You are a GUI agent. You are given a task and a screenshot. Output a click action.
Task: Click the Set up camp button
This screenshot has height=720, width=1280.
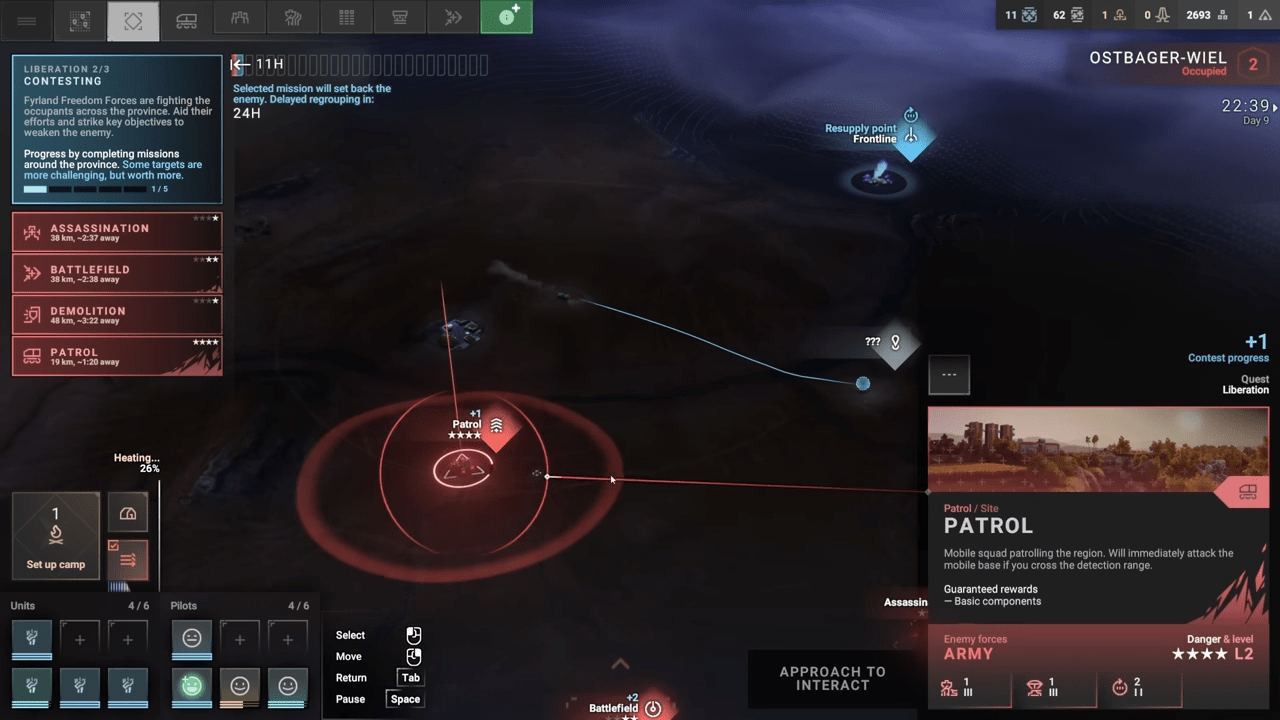pyautogui.click(x=56, y=536)
